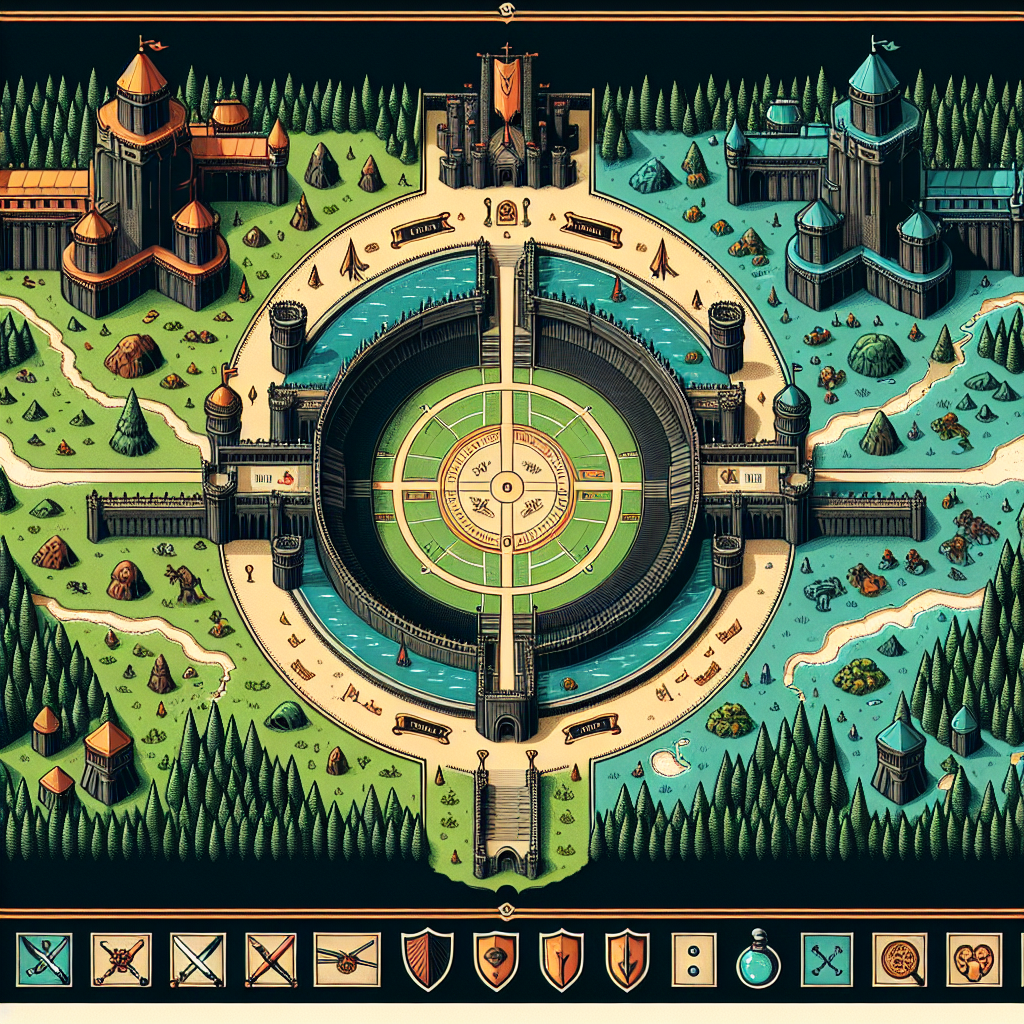Choose the crossed clubs with orange knot icon
The width and height of the screenshot is (1024, 1024).
pyautogui.click(x=120, y=960)
